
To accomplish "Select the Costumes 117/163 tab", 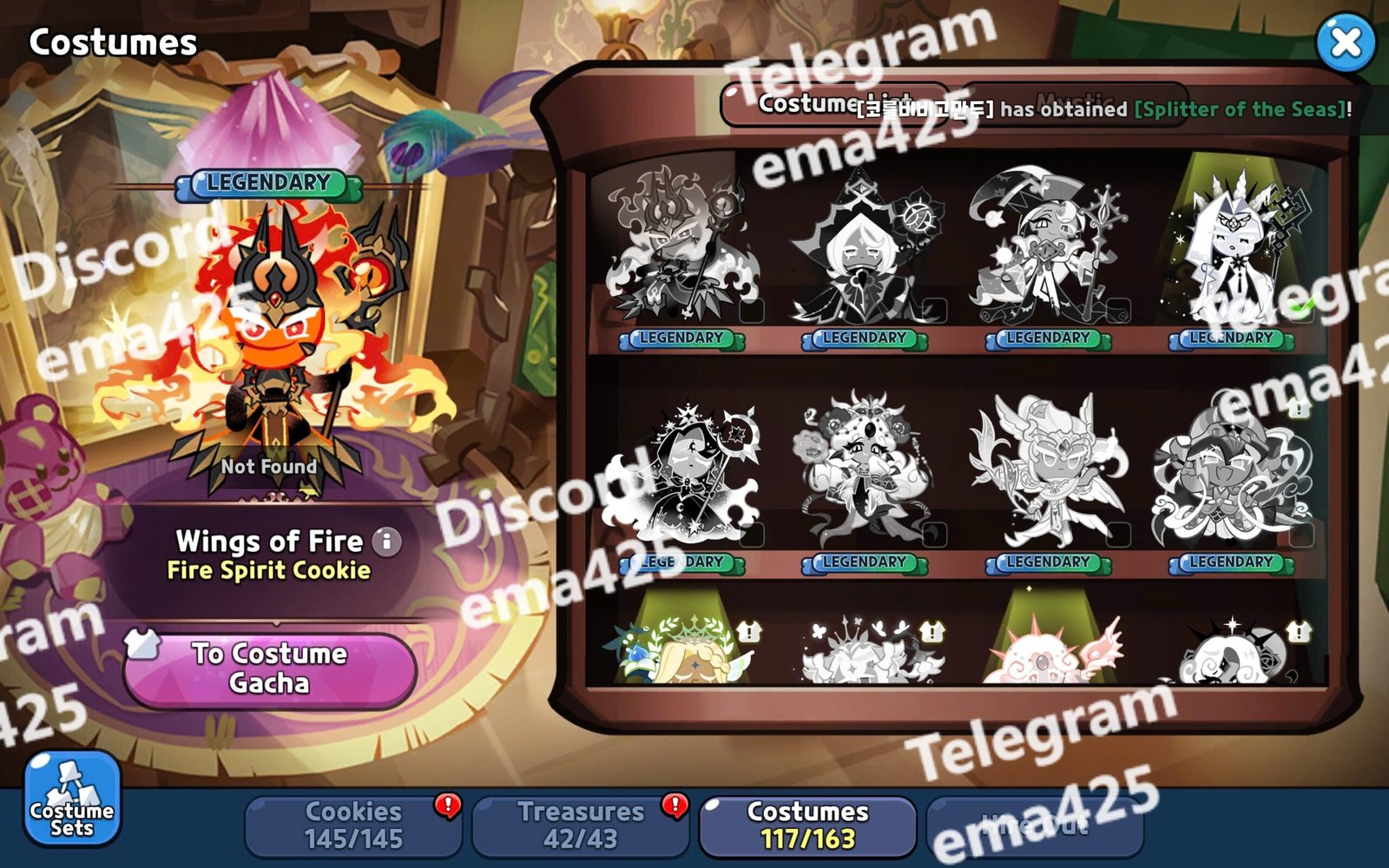I will tap(807, 825).
